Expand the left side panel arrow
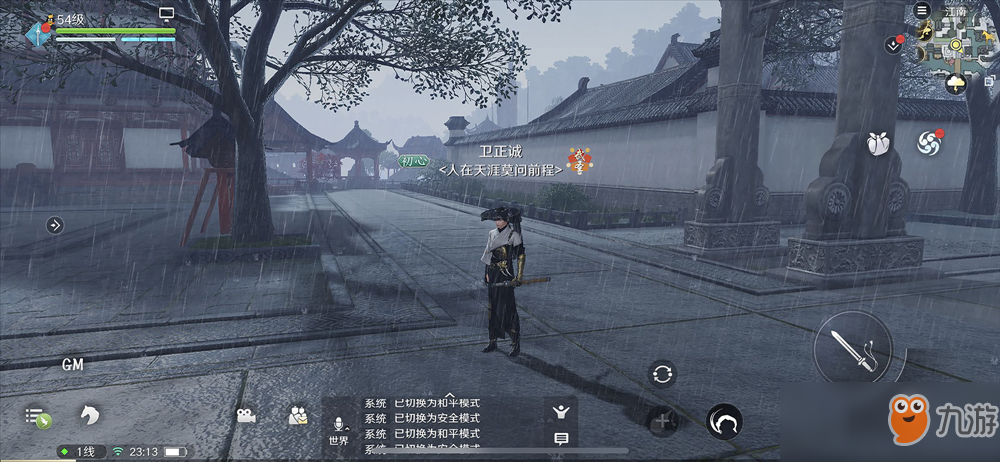The width and height of the screenshot is (1000, 462). click(55, 225)
